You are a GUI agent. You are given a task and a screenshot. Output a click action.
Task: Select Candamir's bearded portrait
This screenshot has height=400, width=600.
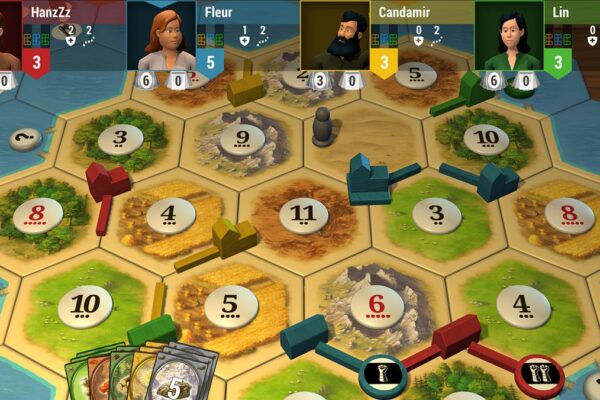click(335, 37)
